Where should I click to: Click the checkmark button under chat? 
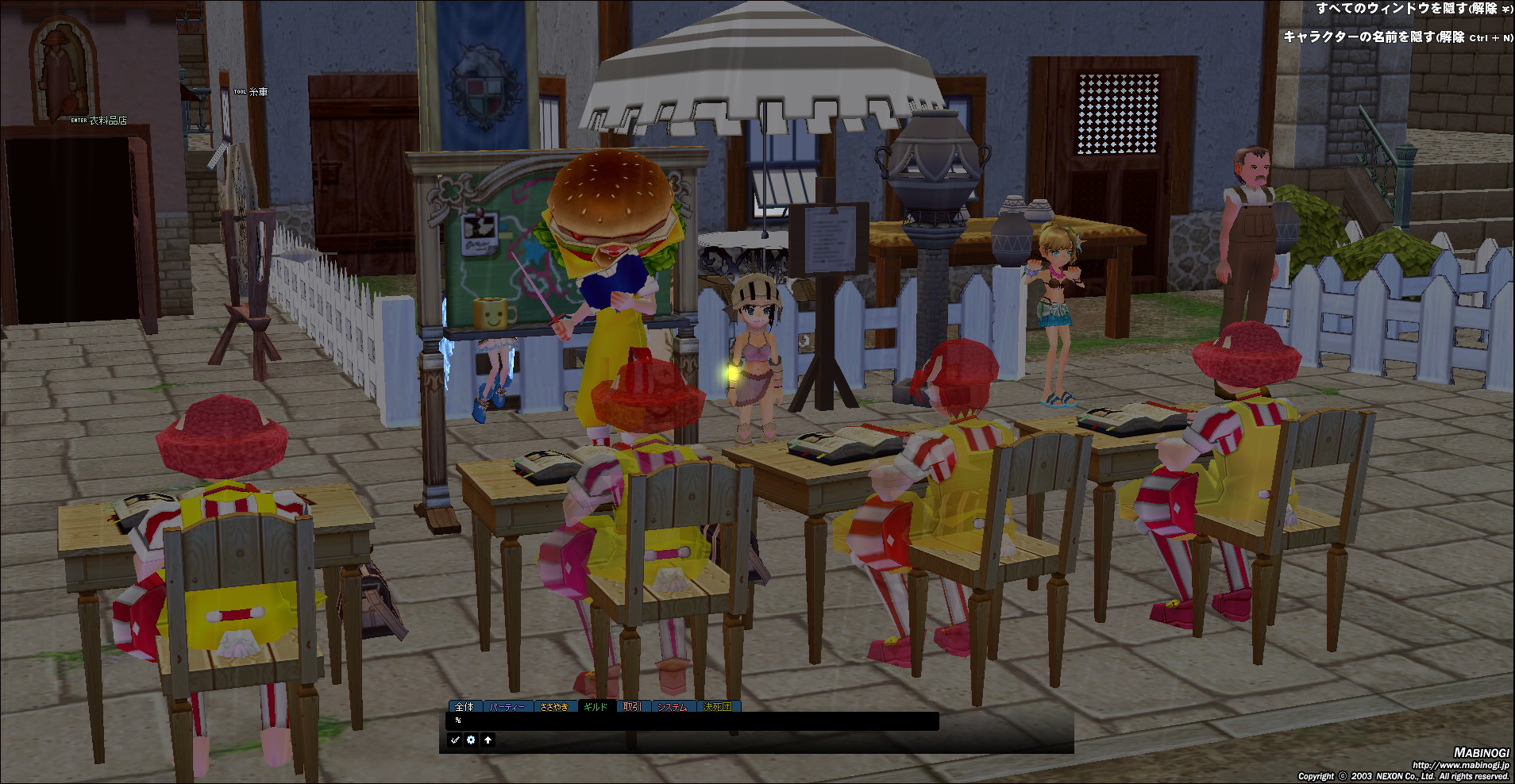[x=455, y=740]
